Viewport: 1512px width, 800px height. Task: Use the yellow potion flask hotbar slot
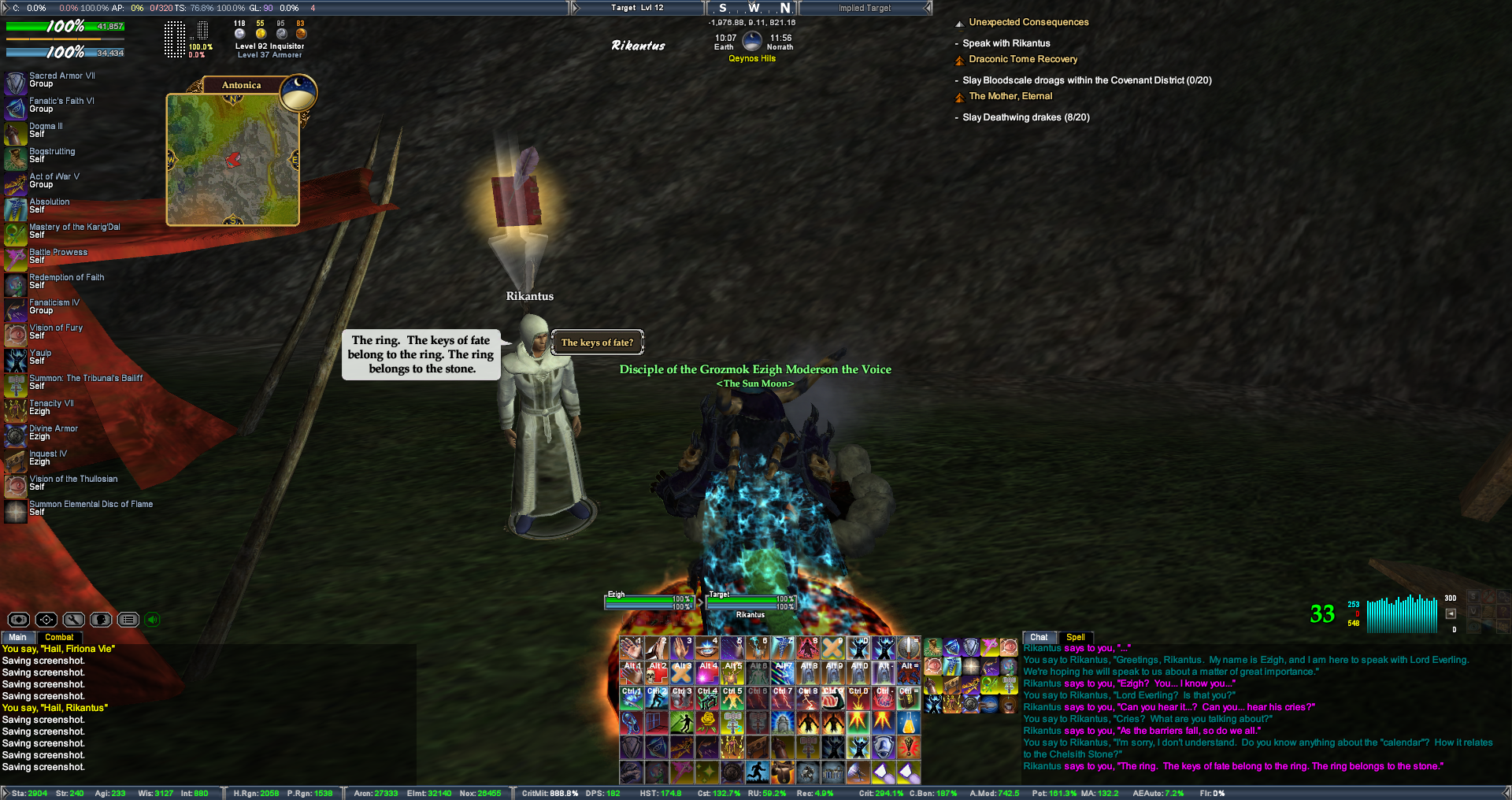[x=908, y=721]
